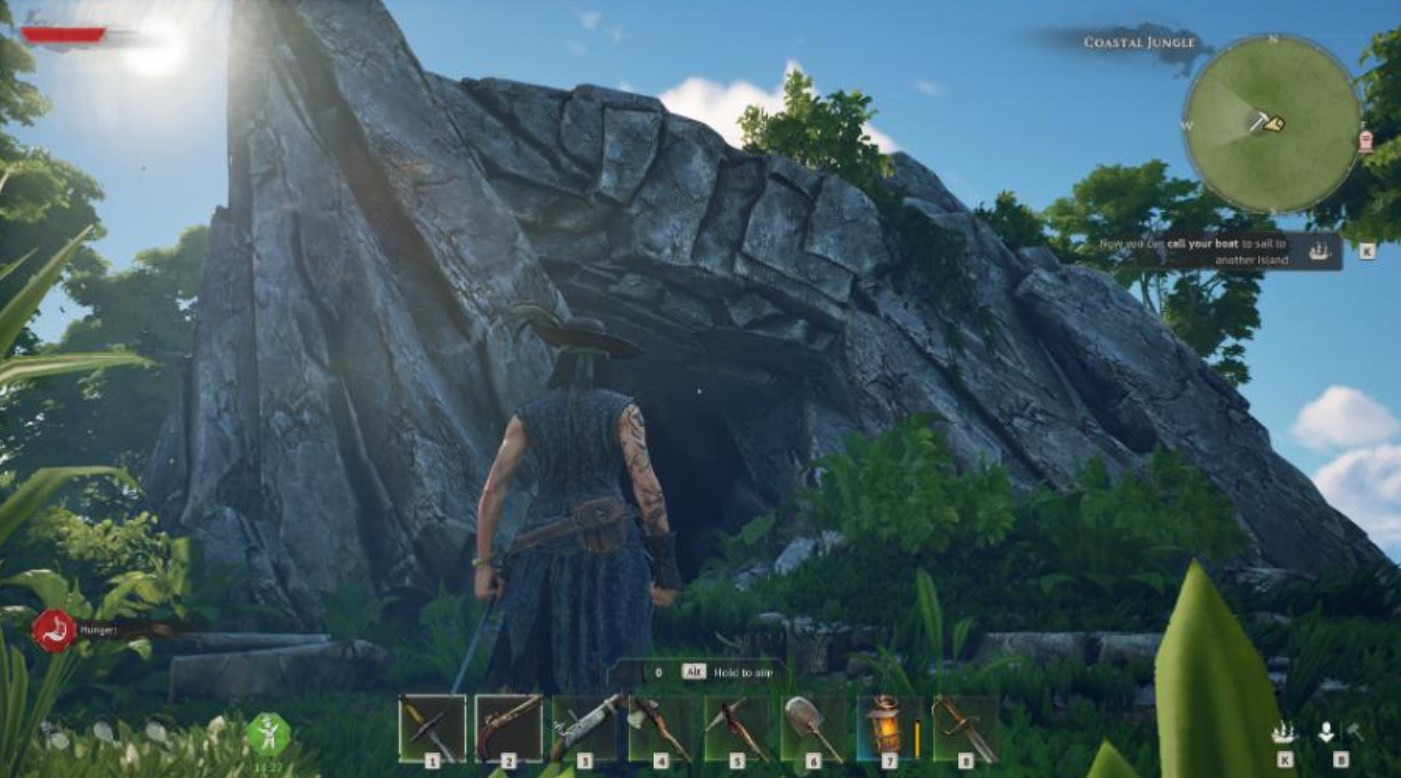This screenshot has width=1401, height=778.
Task: Equip the pickaxe from the hotbar
Action: click(737, 728)
